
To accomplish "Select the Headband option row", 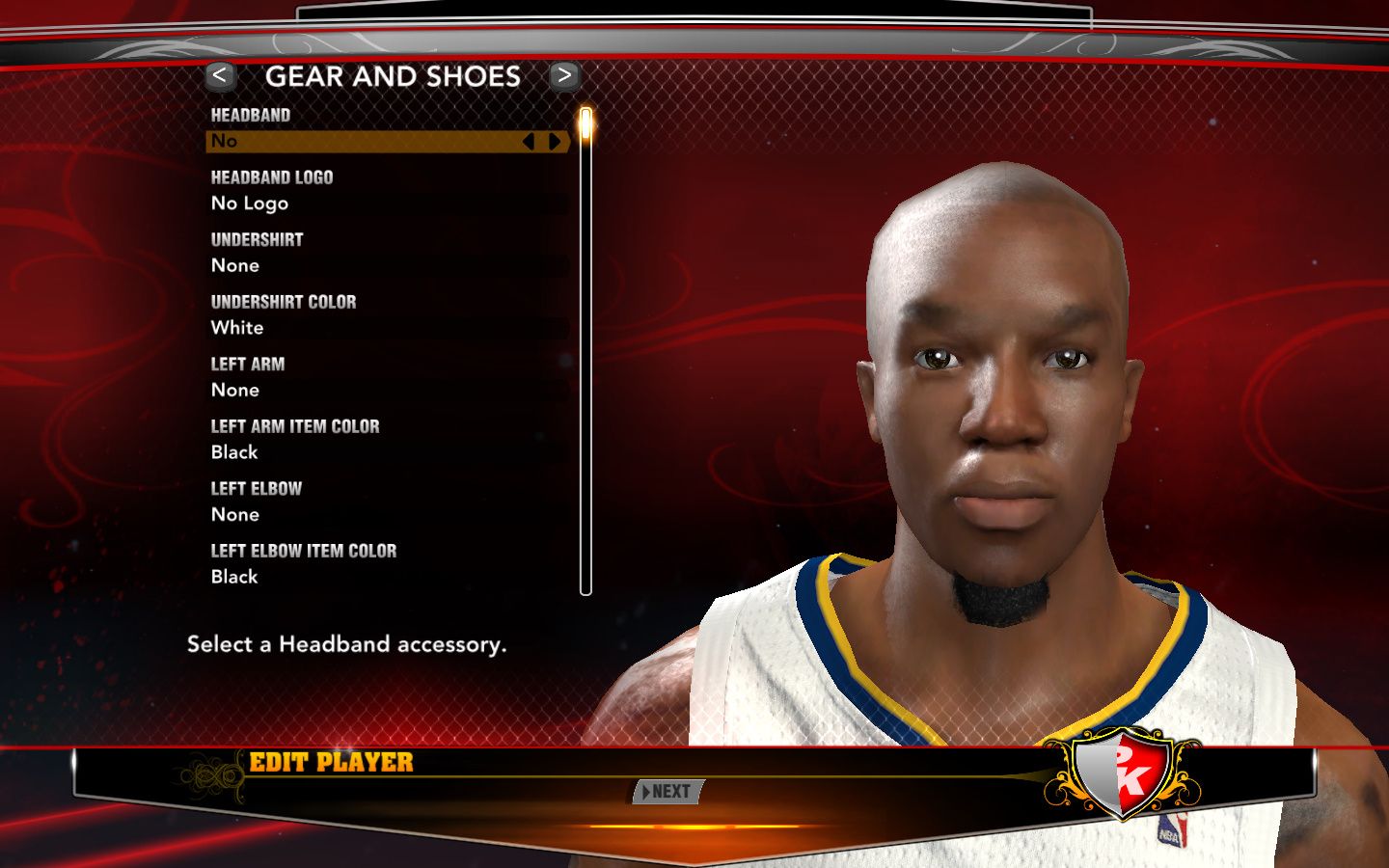I will [367, 142].
